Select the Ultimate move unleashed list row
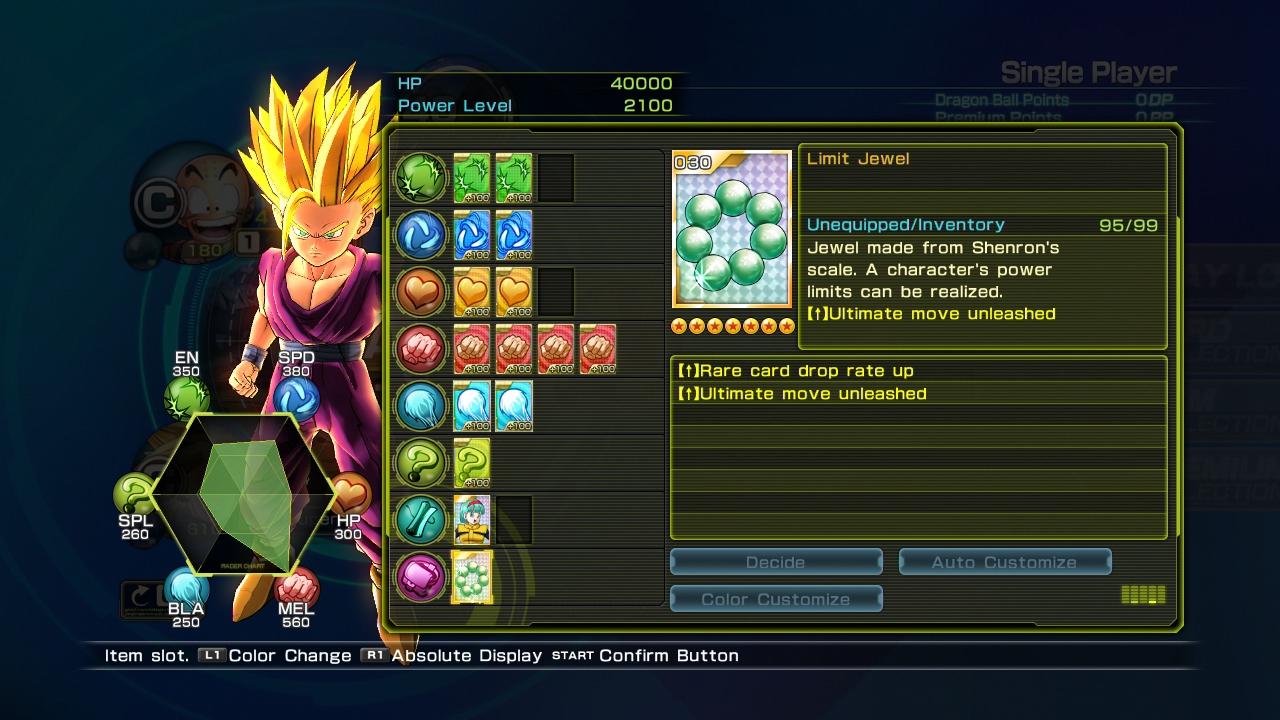The width and height of the screenshot is (1280, 720). coord(917,394)
